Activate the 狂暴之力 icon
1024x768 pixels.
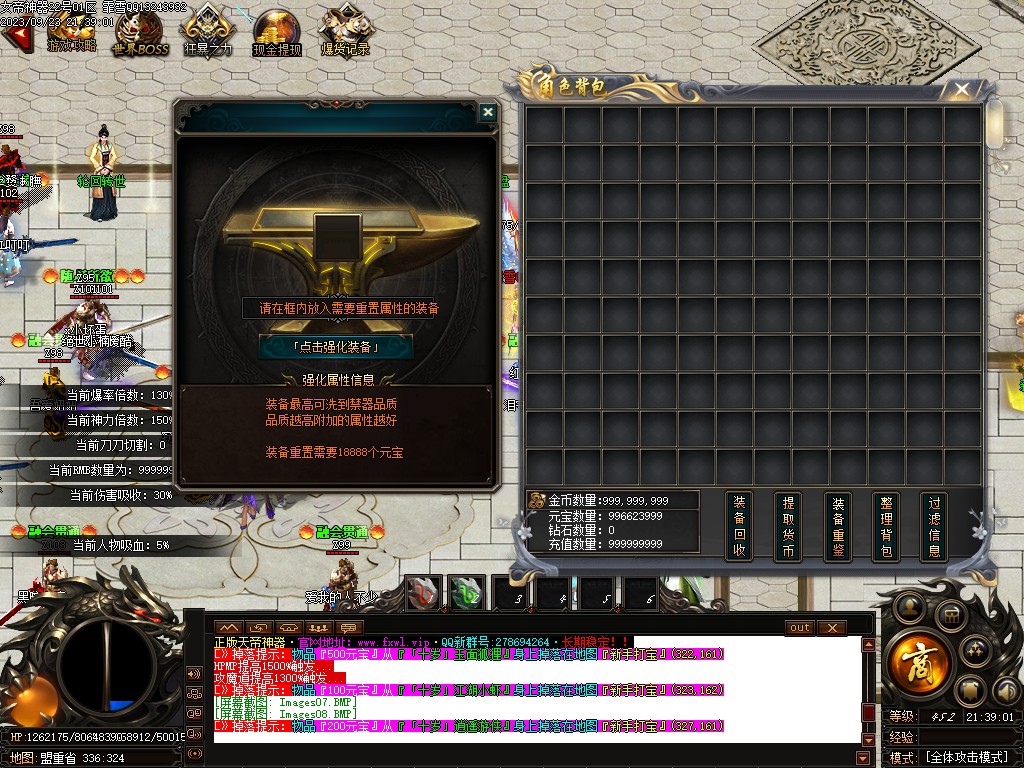tap(208, 30)
